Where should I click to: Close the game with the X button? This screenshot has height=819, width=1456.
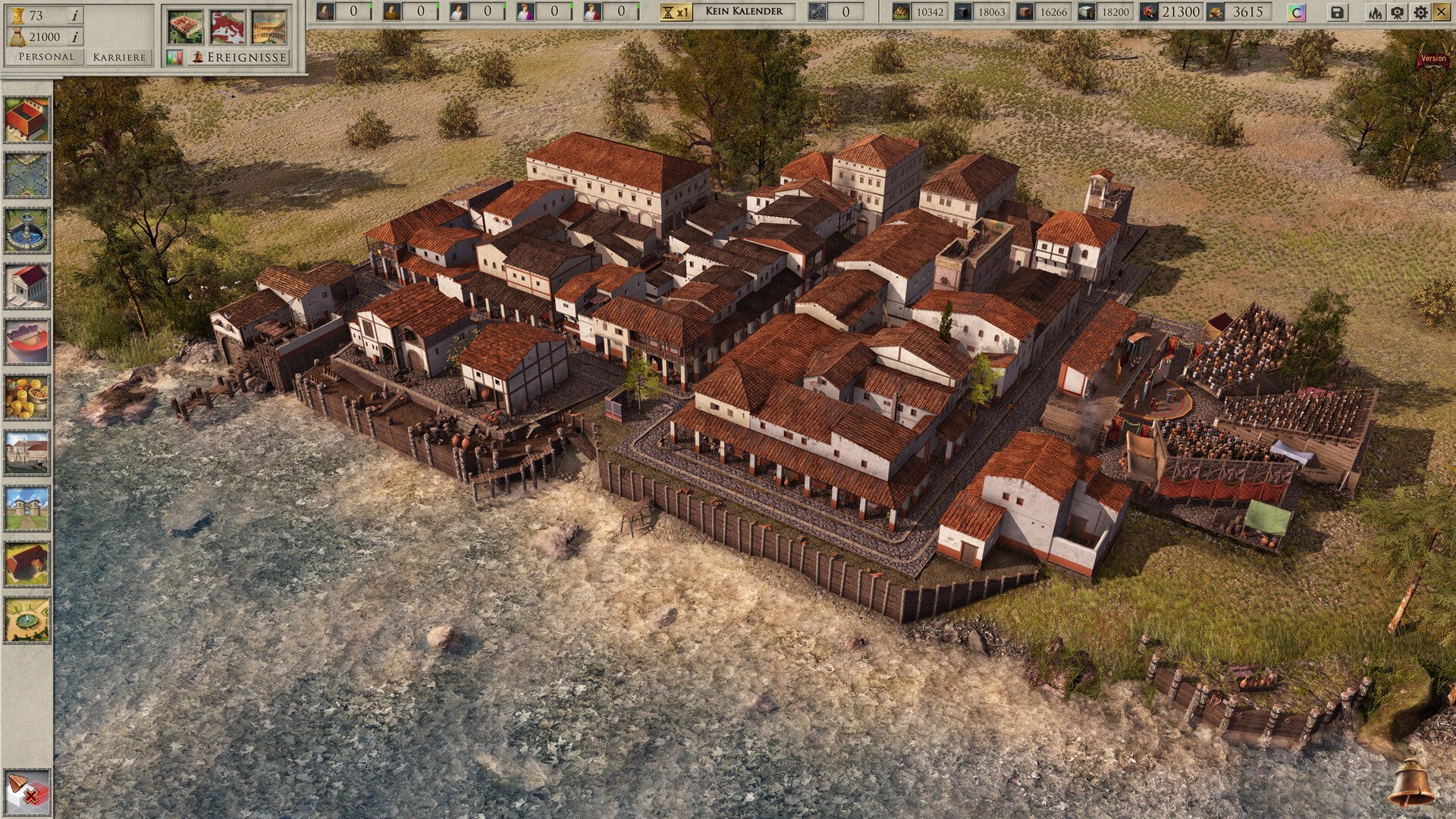(1441, 12)
